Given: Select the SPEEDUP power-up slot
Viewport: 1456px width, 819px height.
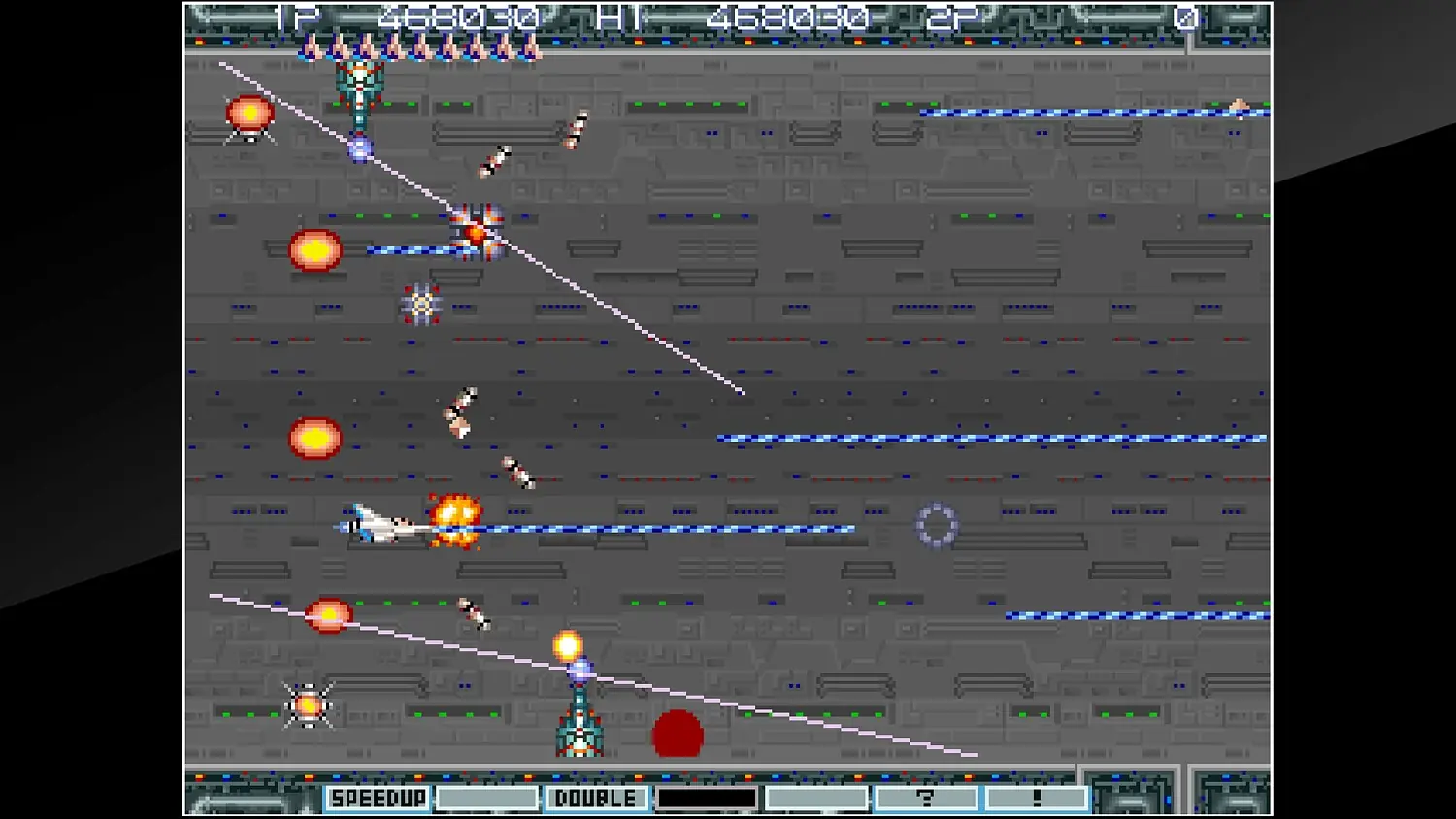Looking at the screenshot, I should [x=379, y=798].
